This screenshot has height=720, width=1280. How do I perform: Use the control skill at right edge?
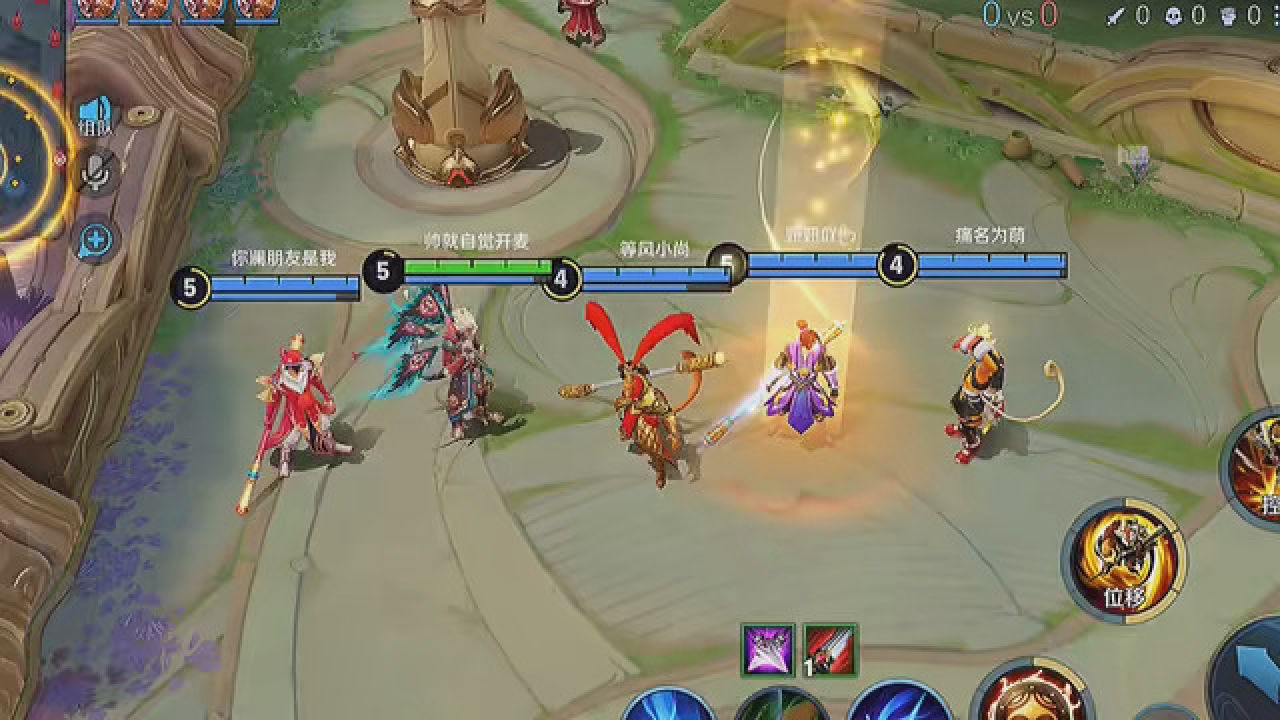point(1256,470)
